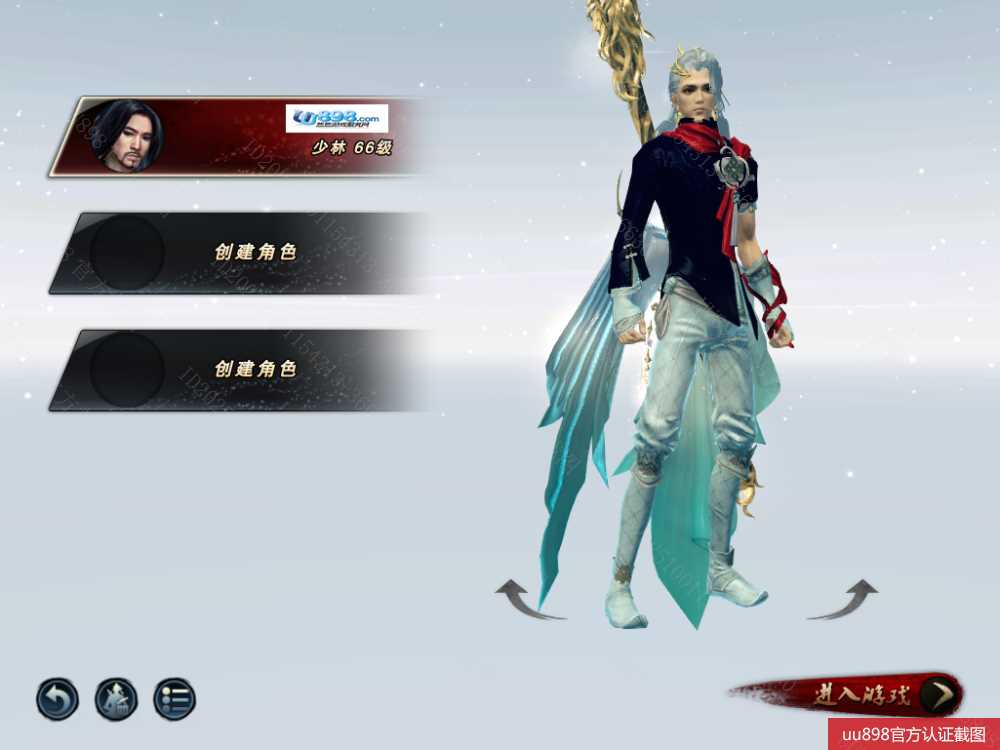
Task: Click the curved back arrow icon
Action: coord(57,699)
